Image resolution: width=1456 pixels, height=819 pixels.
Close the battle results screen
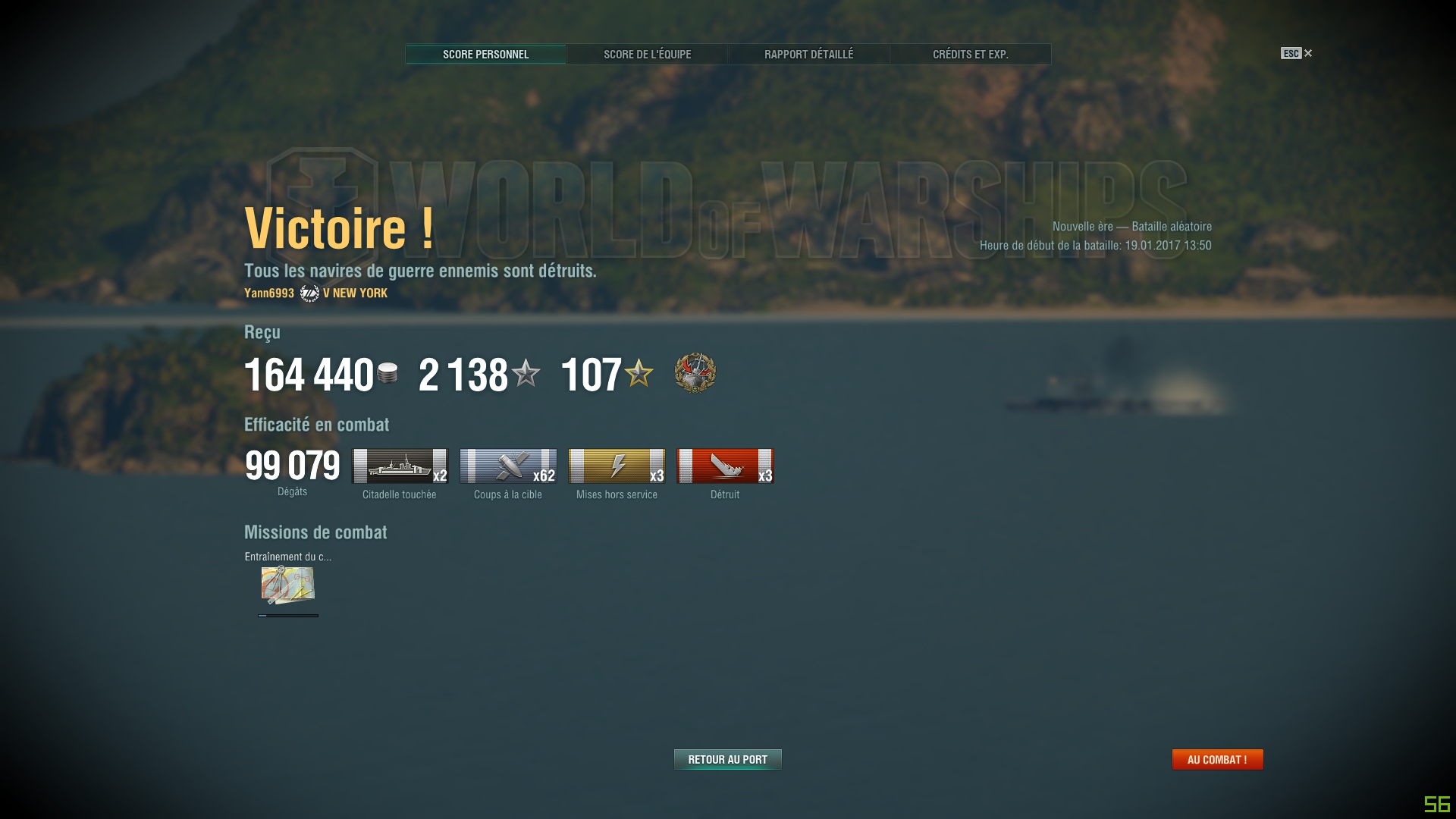tap(1307, 53)
